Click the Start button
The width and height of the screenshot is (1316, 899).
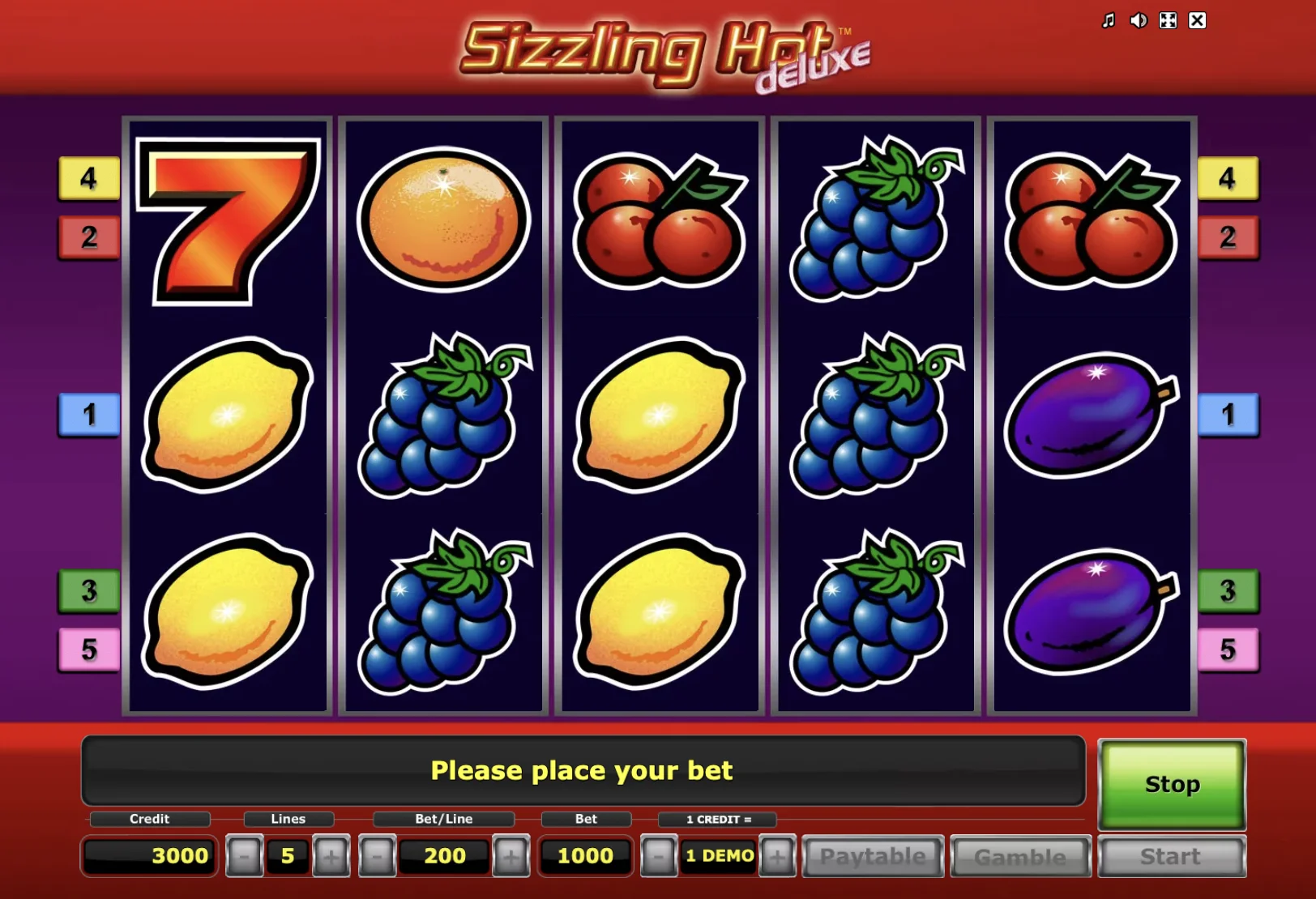pos(1171,856)
